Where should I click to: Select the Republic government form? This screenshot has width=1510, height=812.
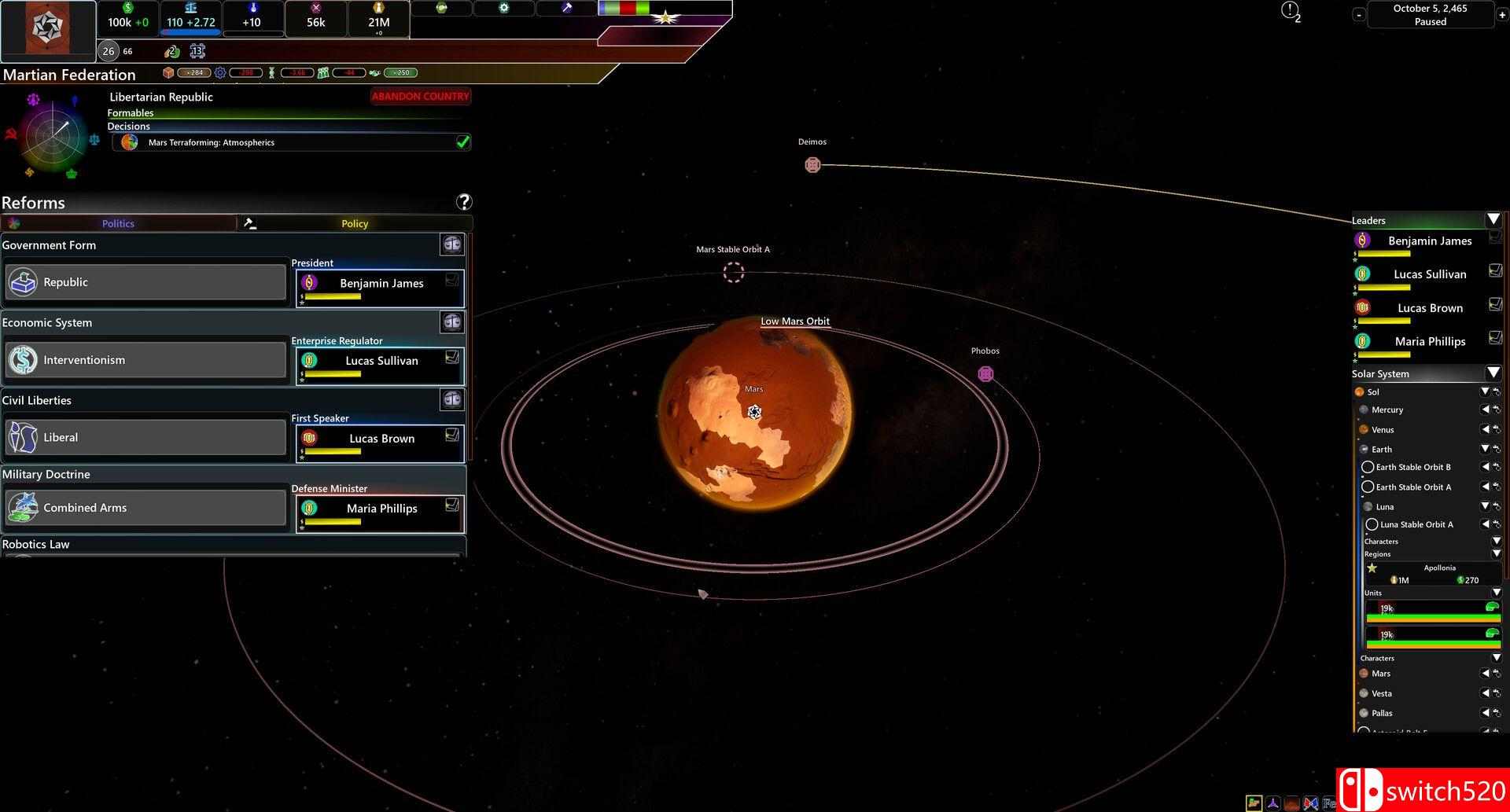(x=145, y=282)
